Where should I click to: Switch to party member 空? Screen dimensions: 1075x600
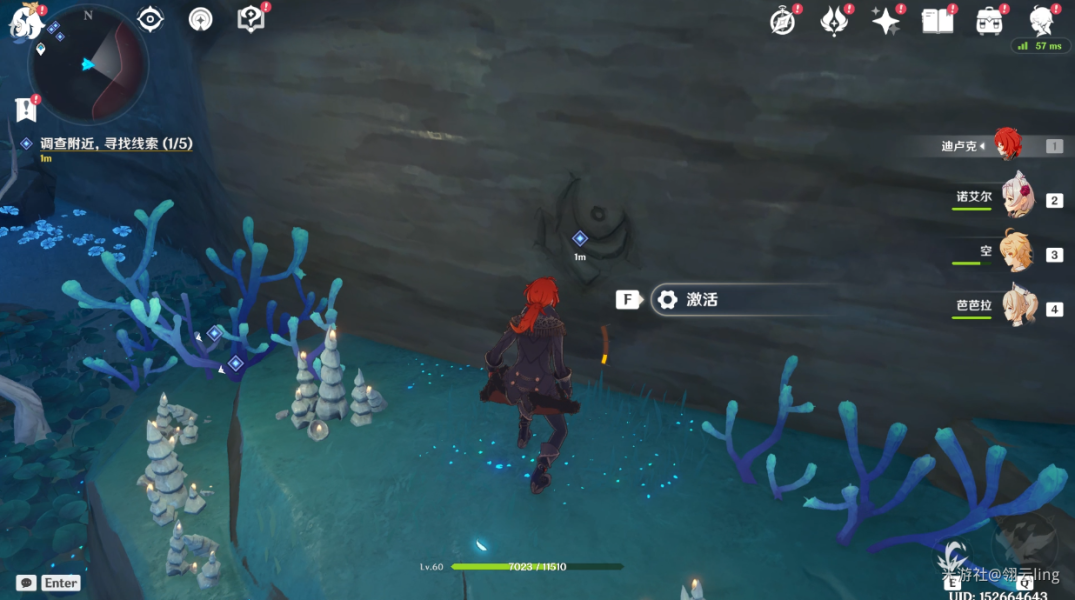[1018, 254]
